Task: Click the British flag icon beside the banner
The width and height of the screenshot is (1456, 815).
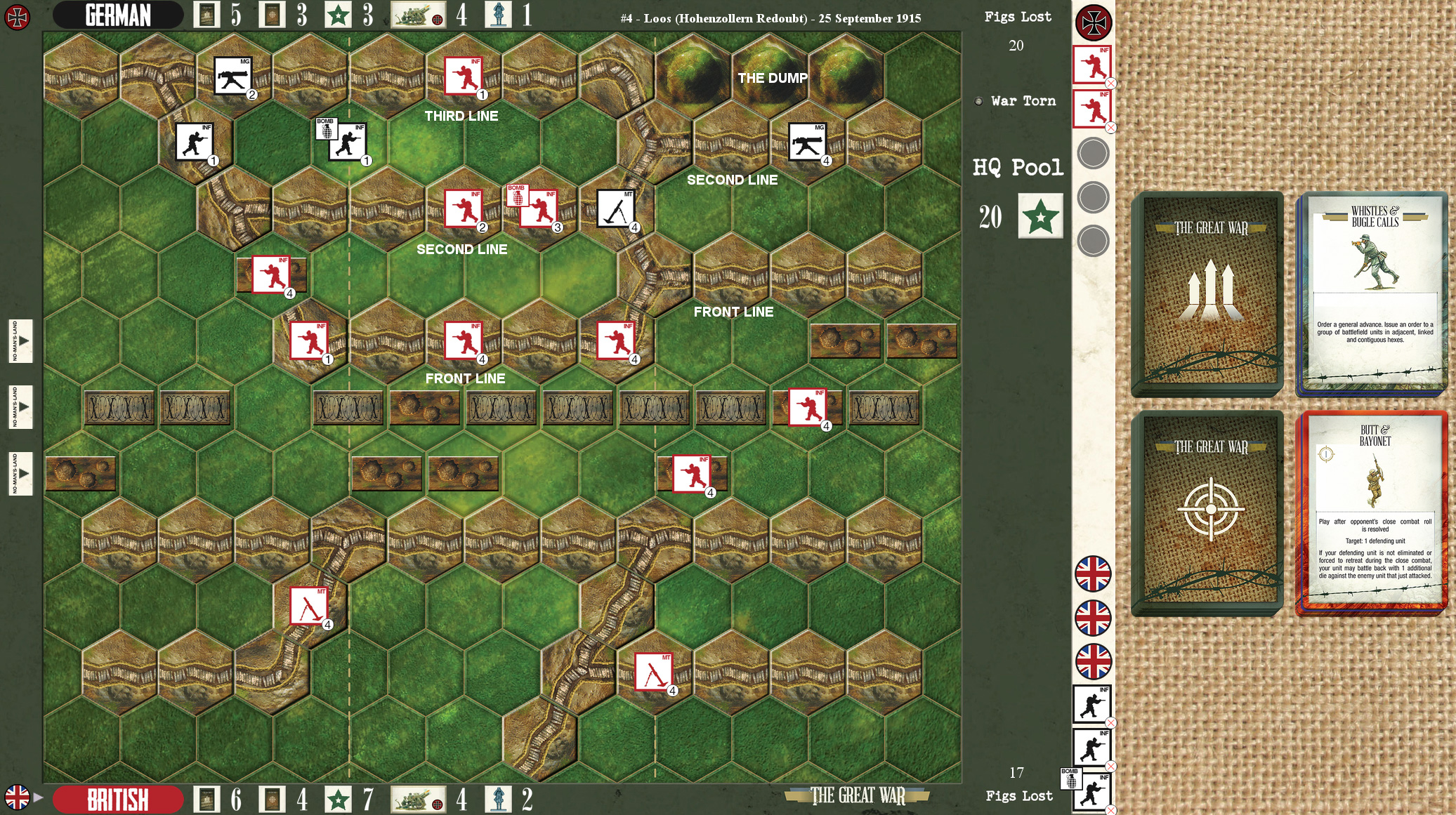Action: 17,797
